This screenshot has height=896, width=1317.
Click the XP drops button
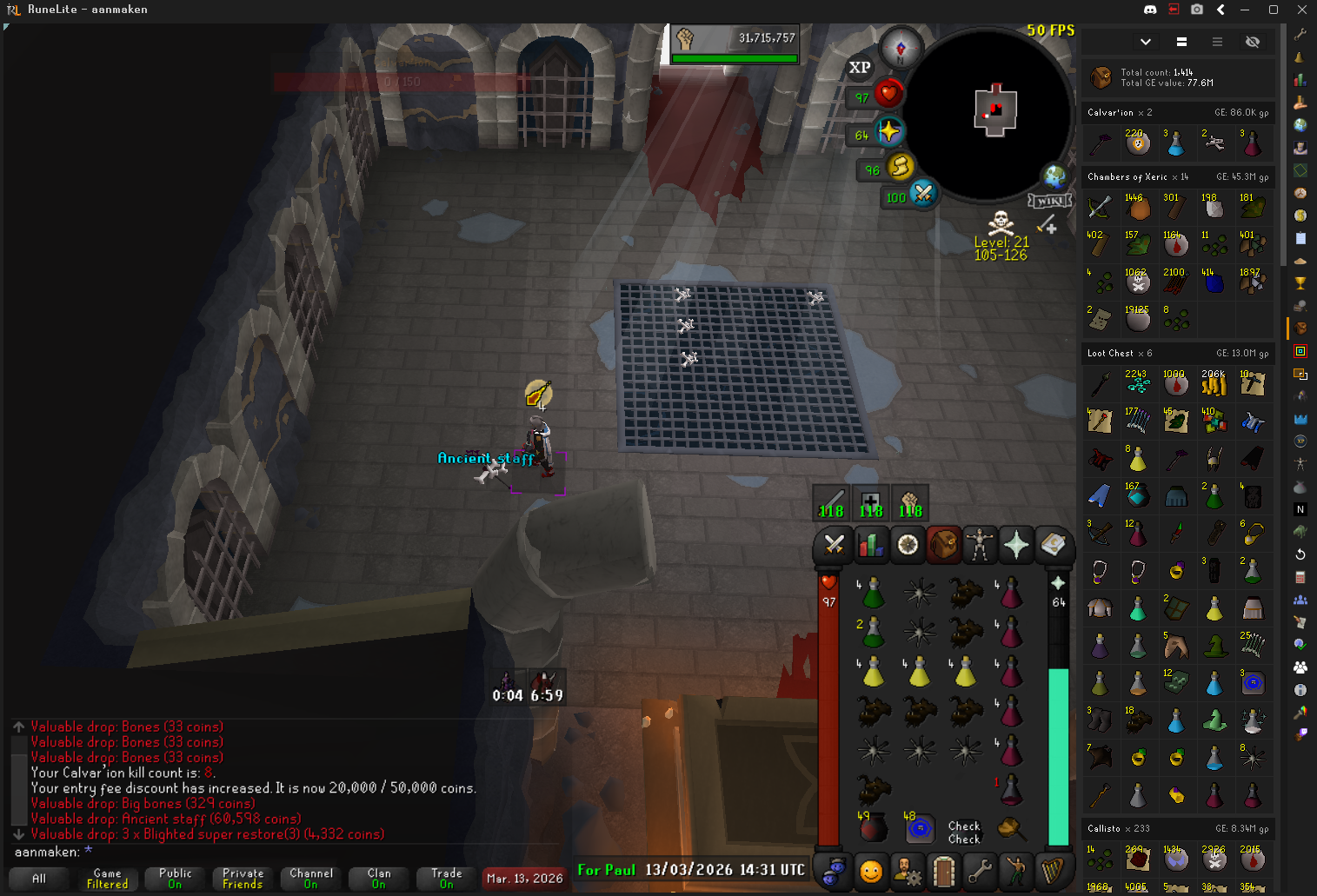[860, 68]
